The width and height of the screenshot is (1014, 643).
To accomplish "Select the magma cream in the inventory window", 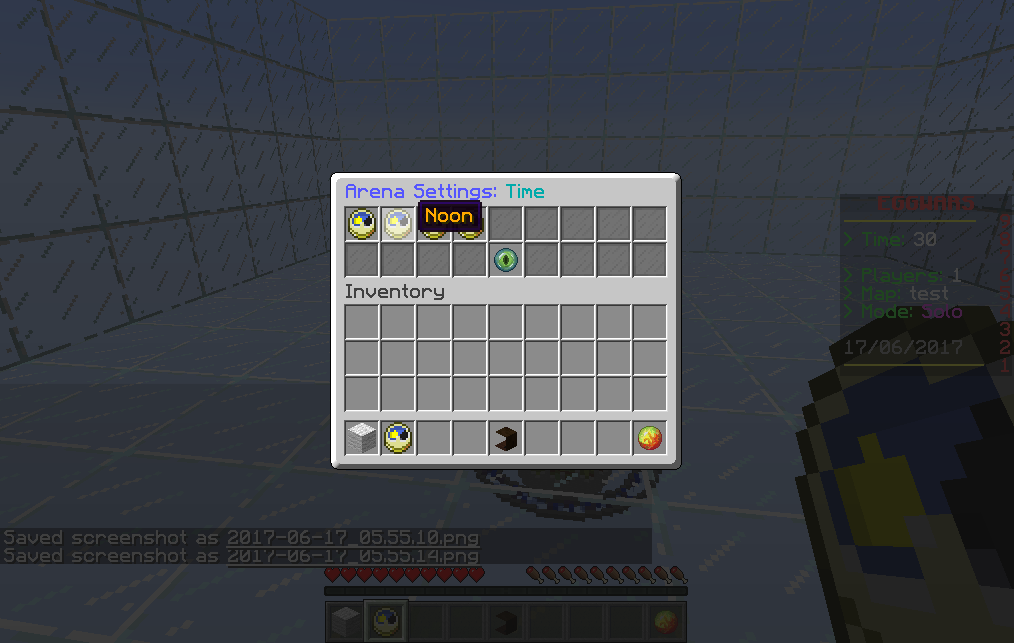I will coord(650,437).
